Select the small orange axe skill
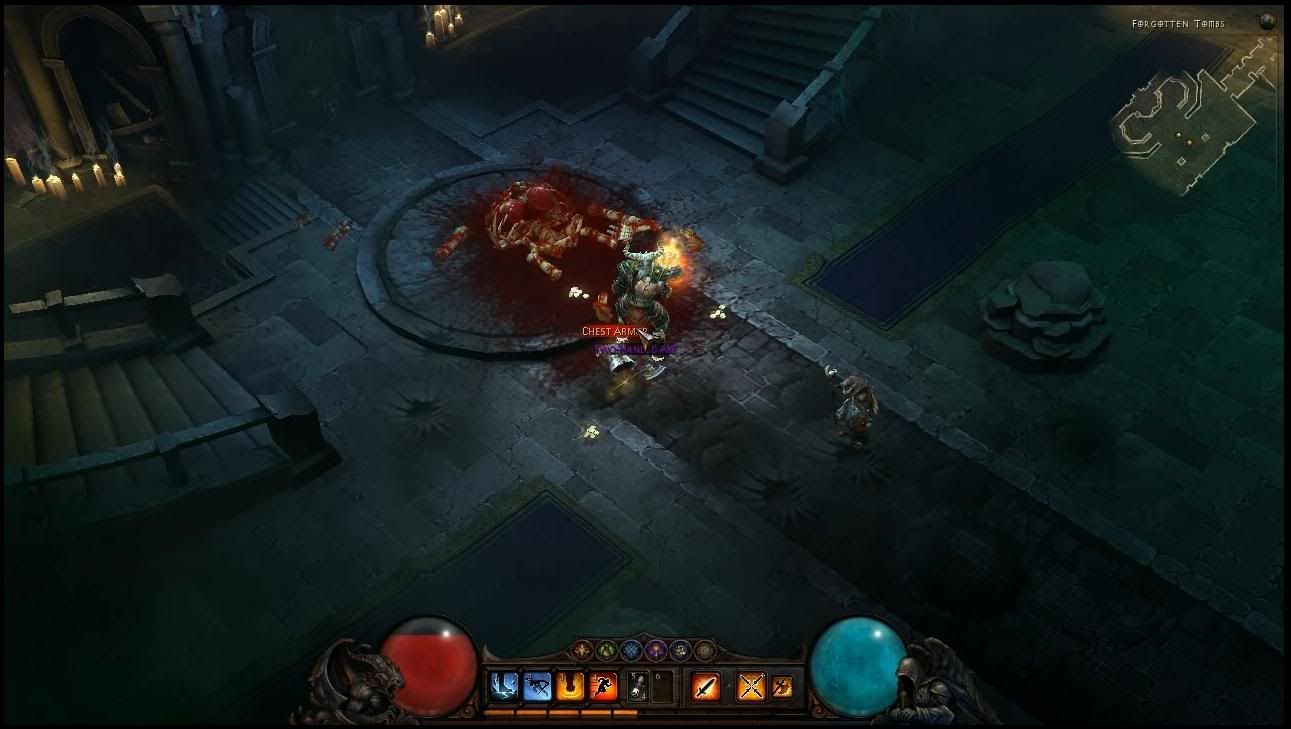Image resolution: width=1291 pixels, height=729 pixels. pyautogui.click(x=782, y=686)
